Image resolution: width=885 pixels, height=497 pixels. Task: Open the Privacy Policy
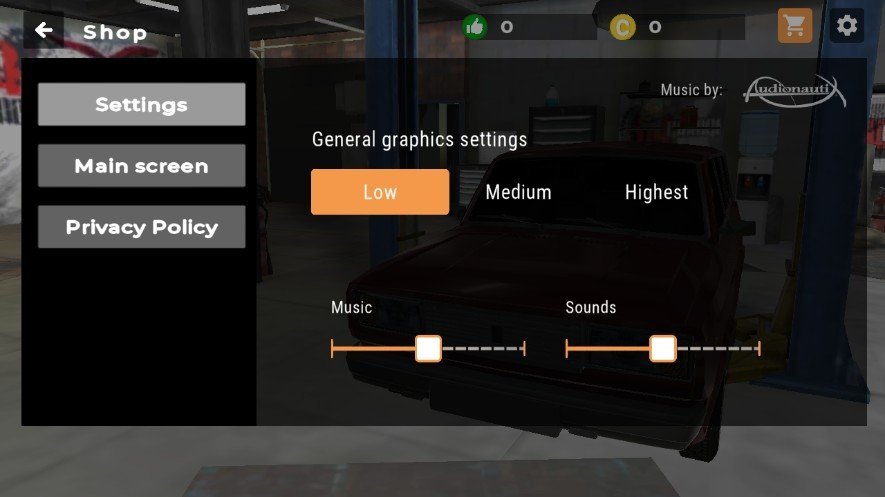coord(141,227)
